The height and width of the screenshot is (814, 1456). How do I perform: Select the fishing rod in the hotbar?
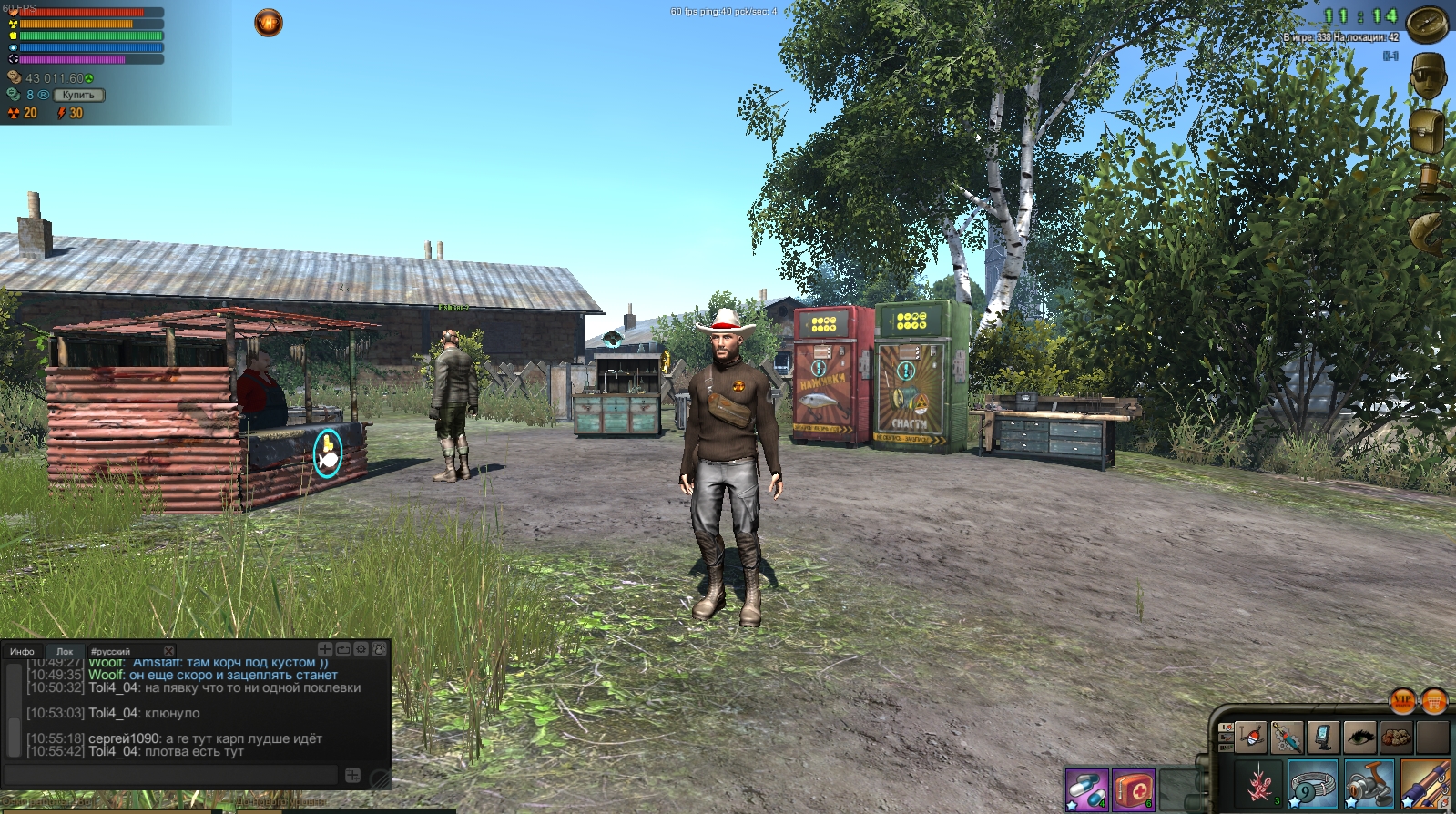click(x=1427, y=783)
